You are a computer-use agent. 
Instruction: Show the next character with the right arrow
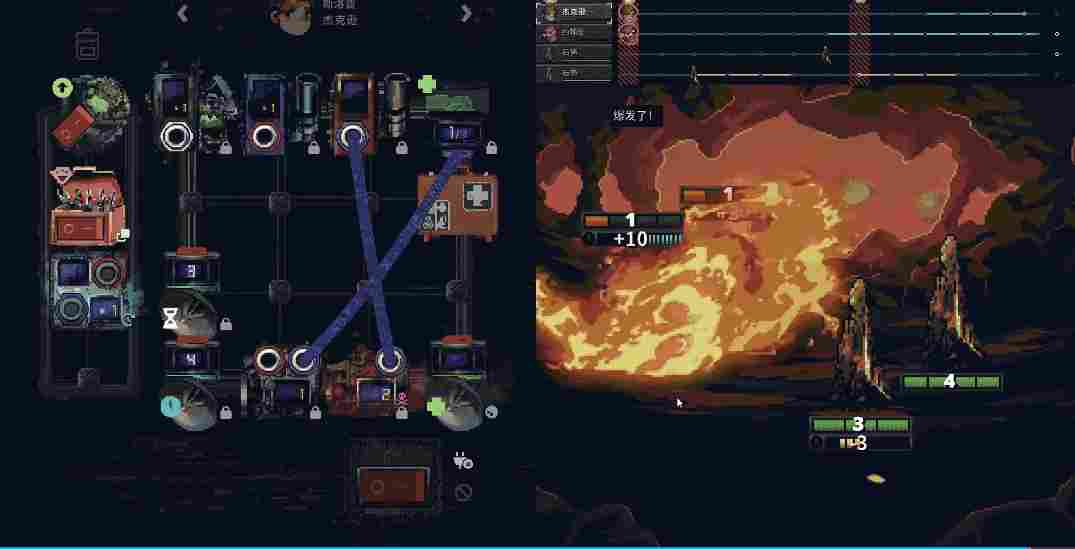[466, 13]
